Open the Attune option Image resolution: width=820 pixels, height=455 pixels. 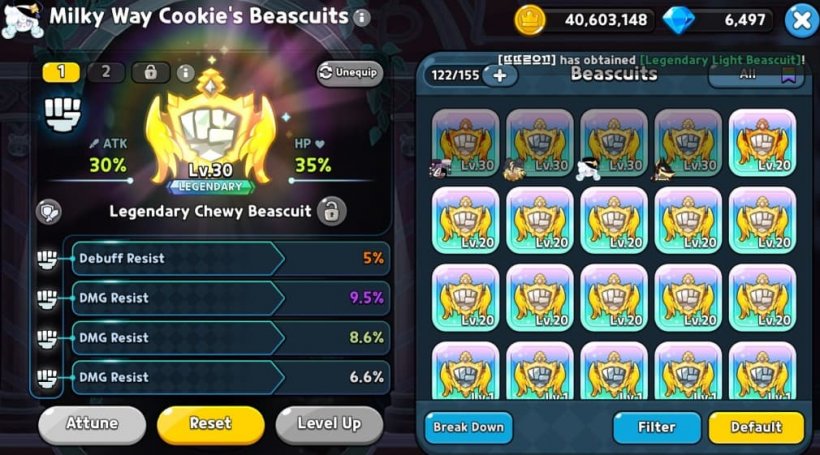91,424
